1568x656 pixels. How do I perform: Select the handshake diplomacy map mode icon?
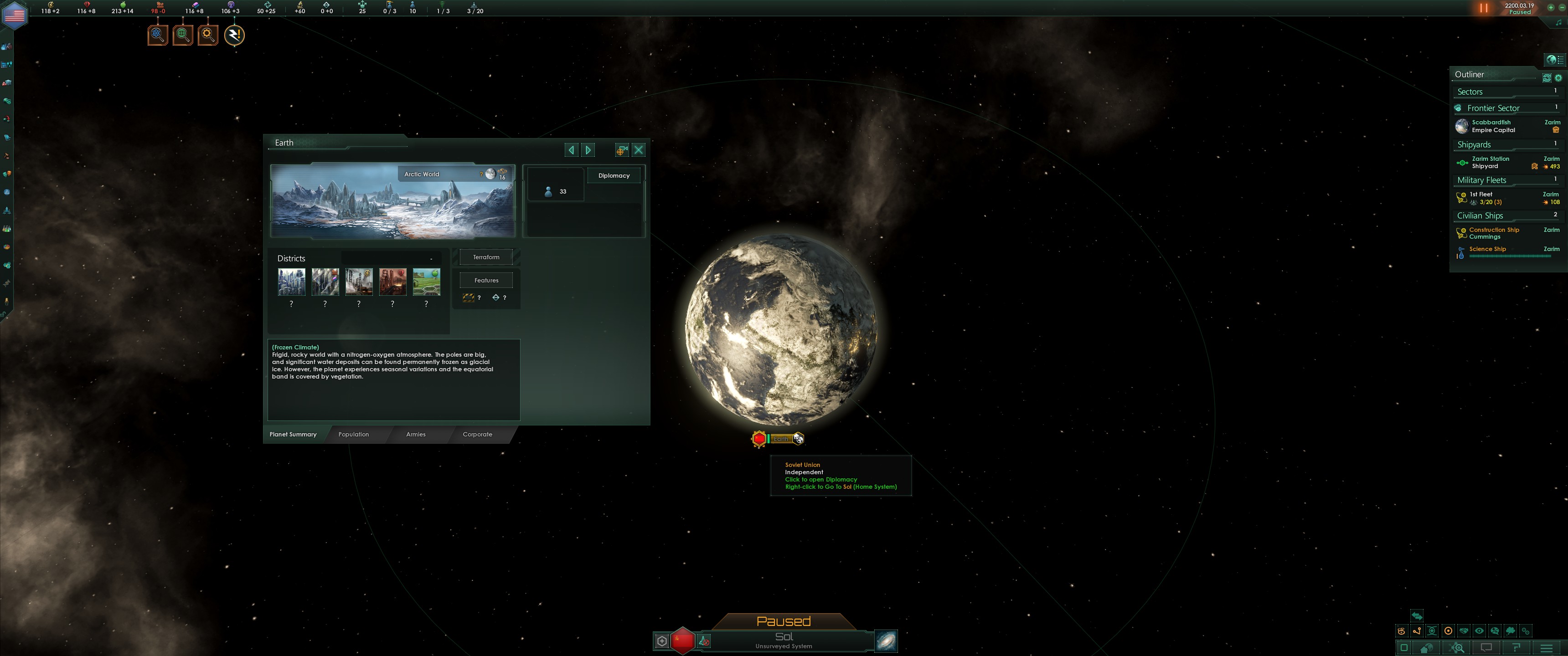click(x=1463, y=632)
